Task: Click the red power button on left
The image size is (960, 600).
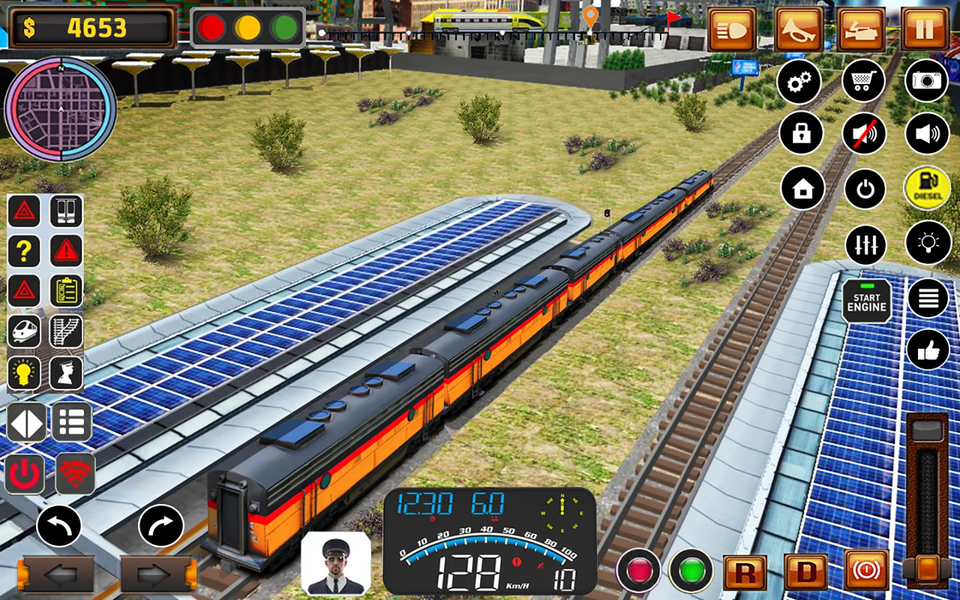Action: tap(25, 474)
